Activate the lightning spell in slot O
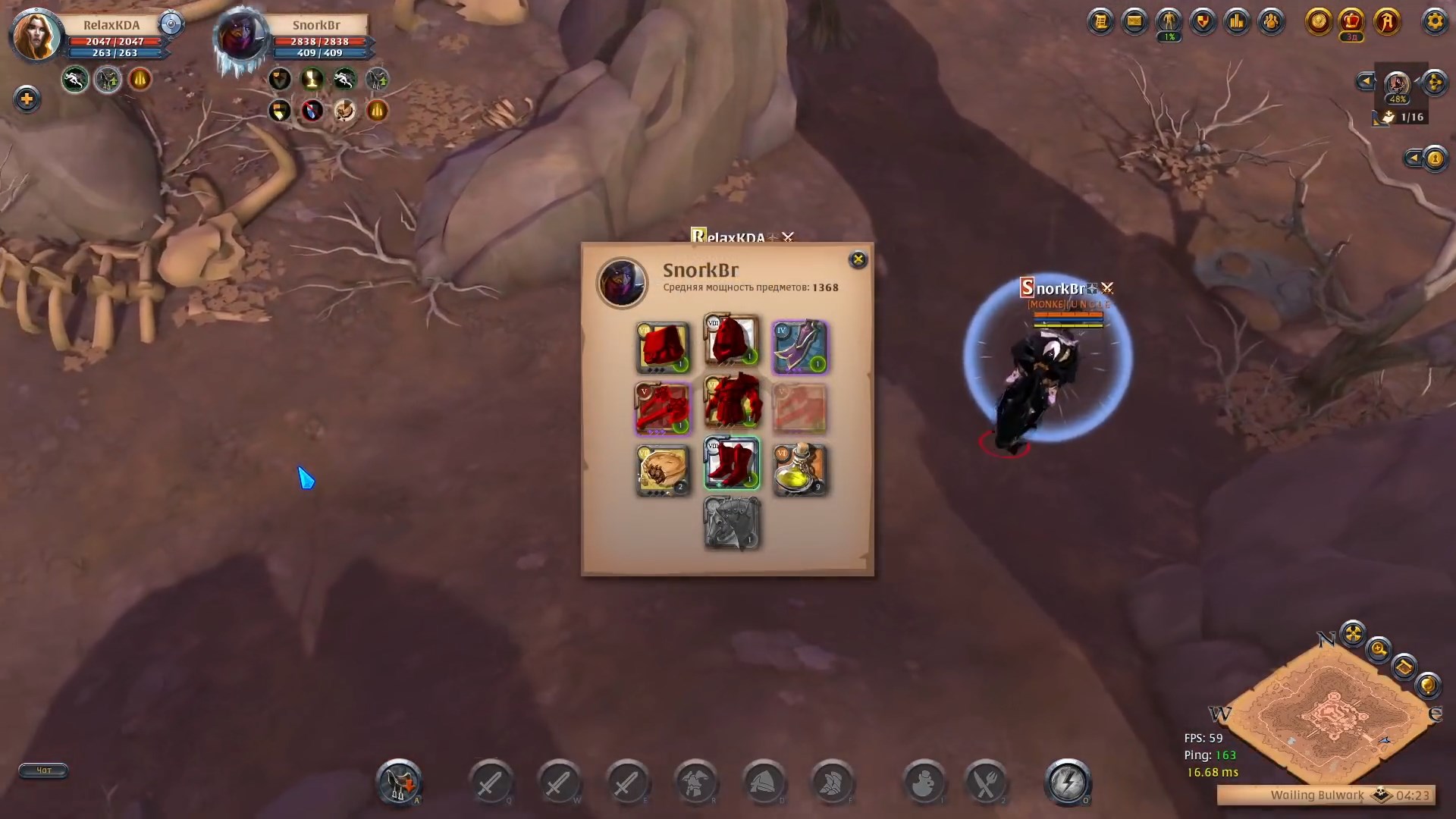1456x819 pixels. (x=1068, y=781)
